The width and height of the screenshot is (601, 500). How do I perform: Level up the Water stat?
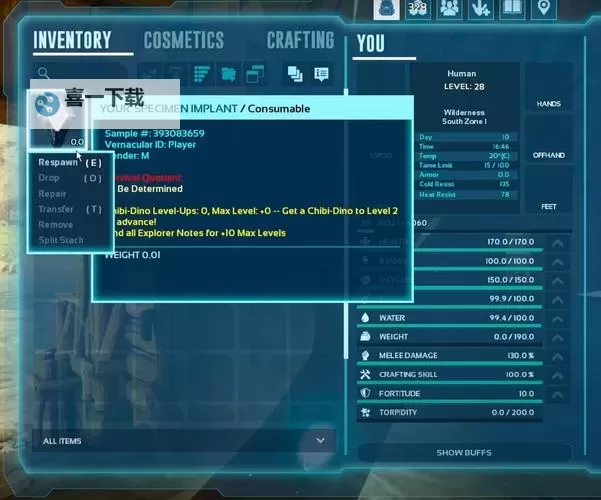pyautogui.click(x=558, y=318)
